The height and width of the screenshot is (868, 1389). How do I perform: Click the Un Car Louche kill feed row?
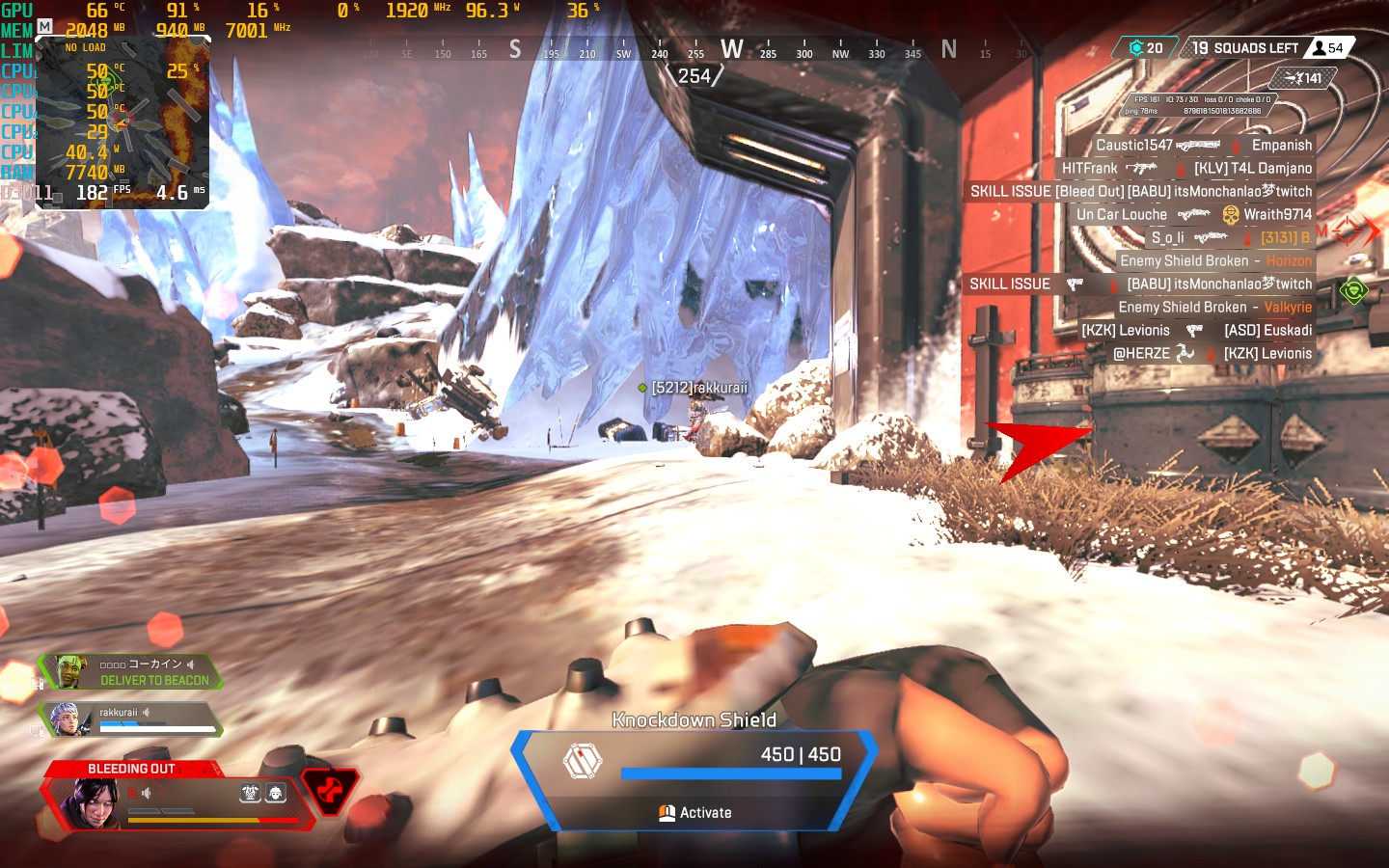(x=1194, y=215)
